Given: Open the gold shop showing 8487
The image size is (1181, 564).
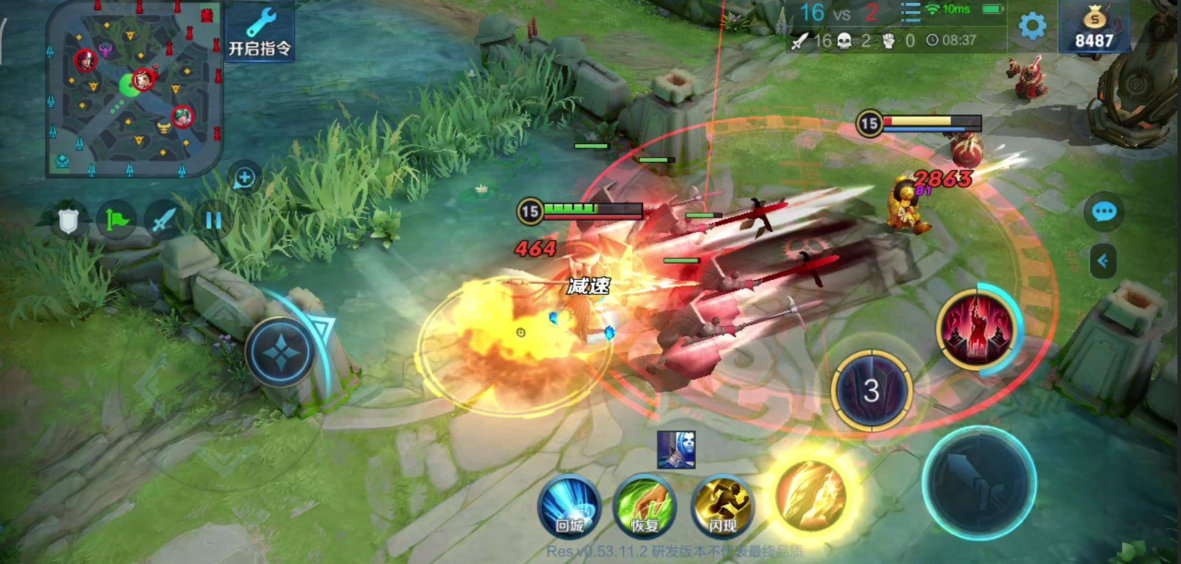Looking at the screenshot, I should tap(1094, 27).
